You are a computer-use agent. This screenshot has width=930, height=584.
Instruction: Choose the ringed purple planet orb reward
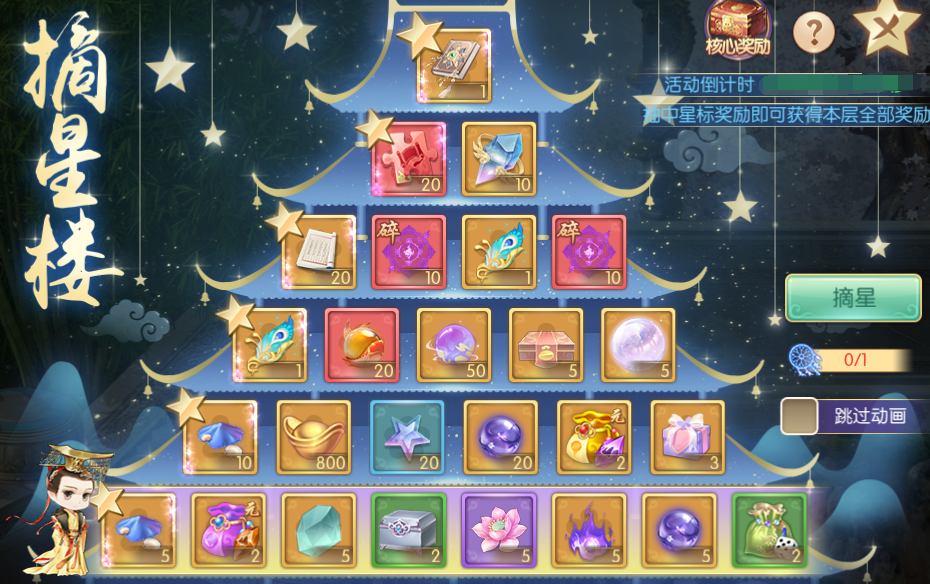pos(454,345)
